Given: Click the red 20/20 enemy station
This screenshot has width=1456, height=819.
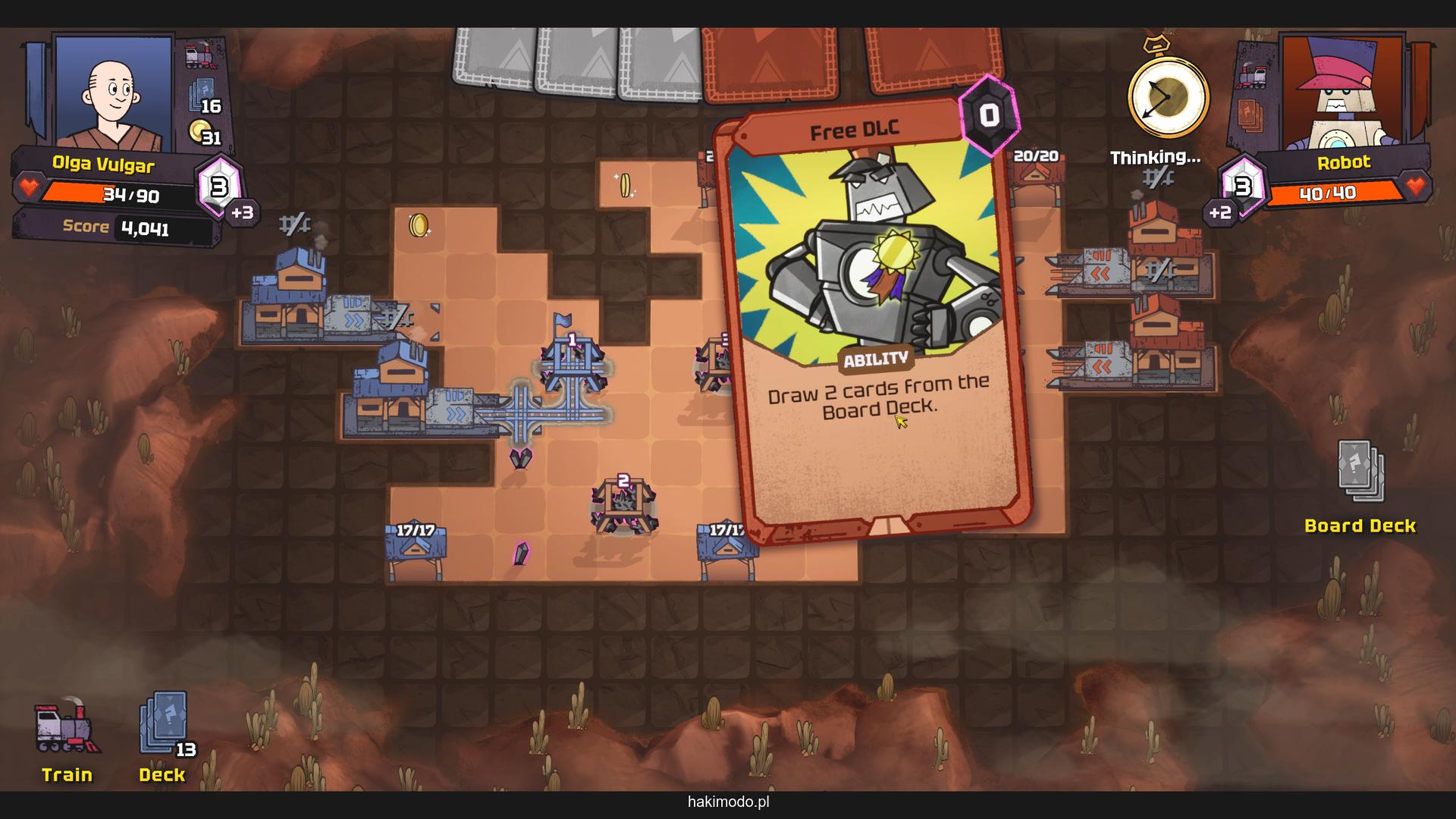Looking at the screenshot, I should [1037, 176].
